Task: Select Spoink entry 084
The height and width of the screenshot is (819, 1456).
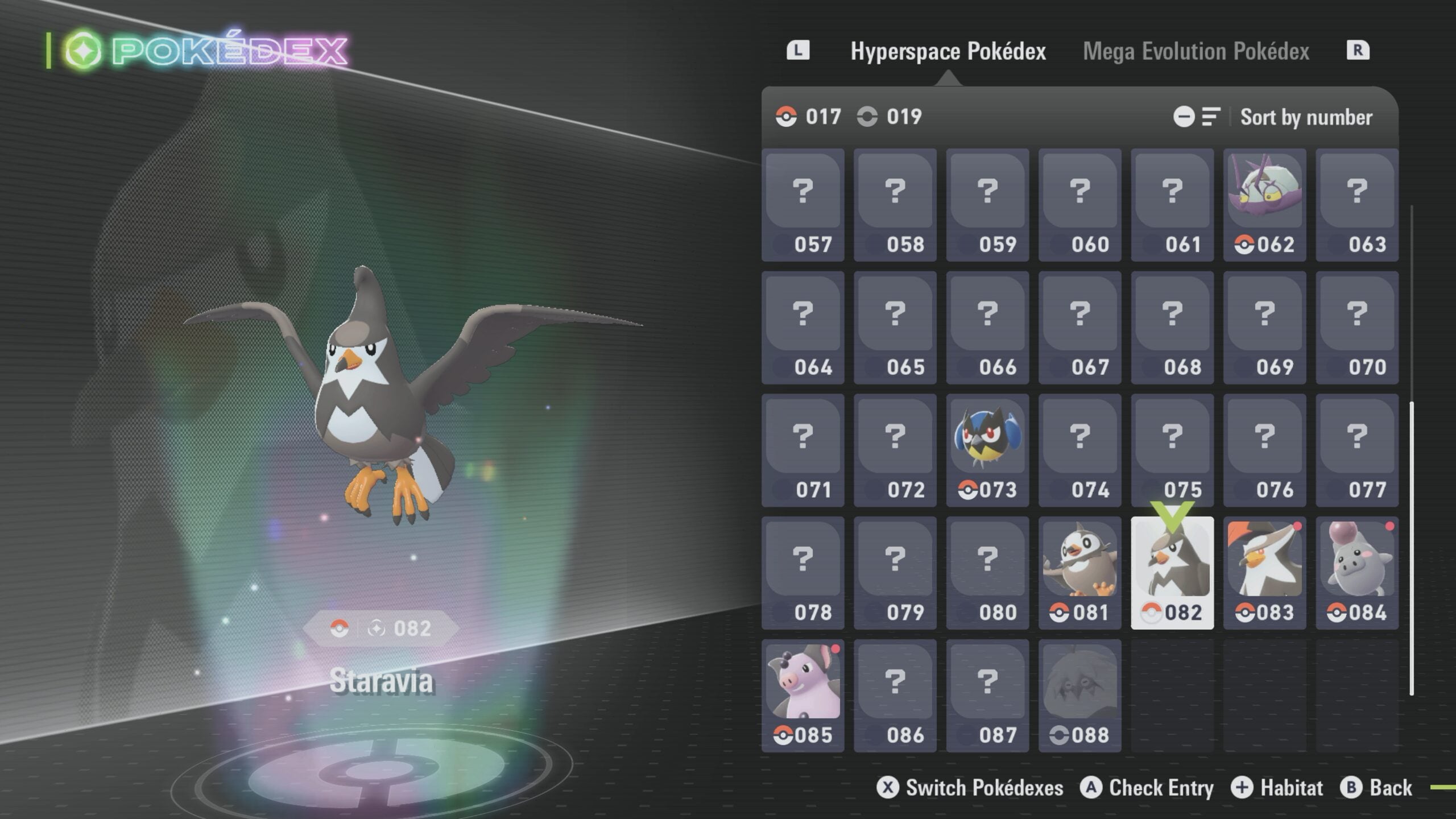Action: pos(1356,573)
